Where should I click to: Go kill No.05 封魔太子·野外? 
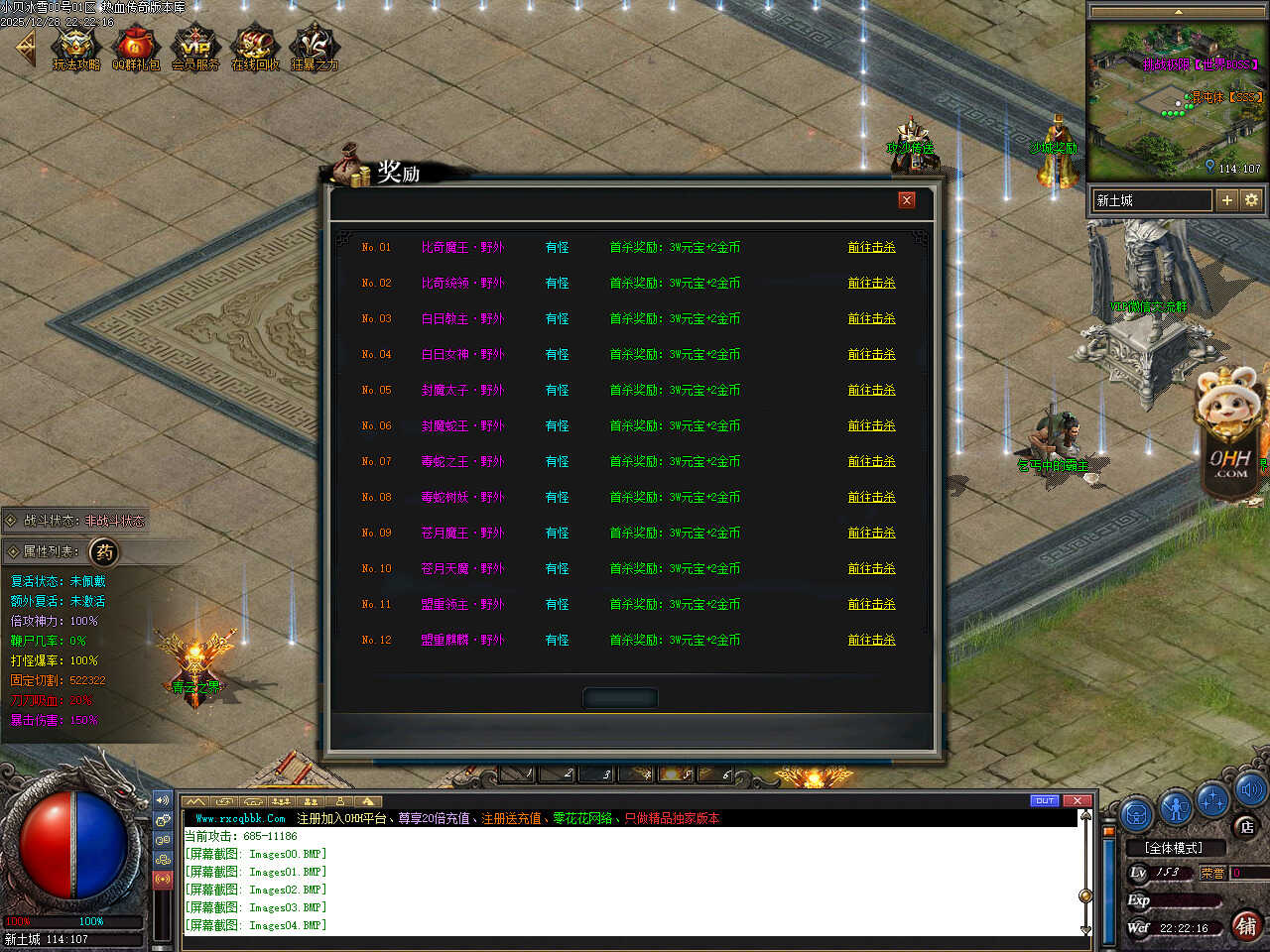click(871, 390)
